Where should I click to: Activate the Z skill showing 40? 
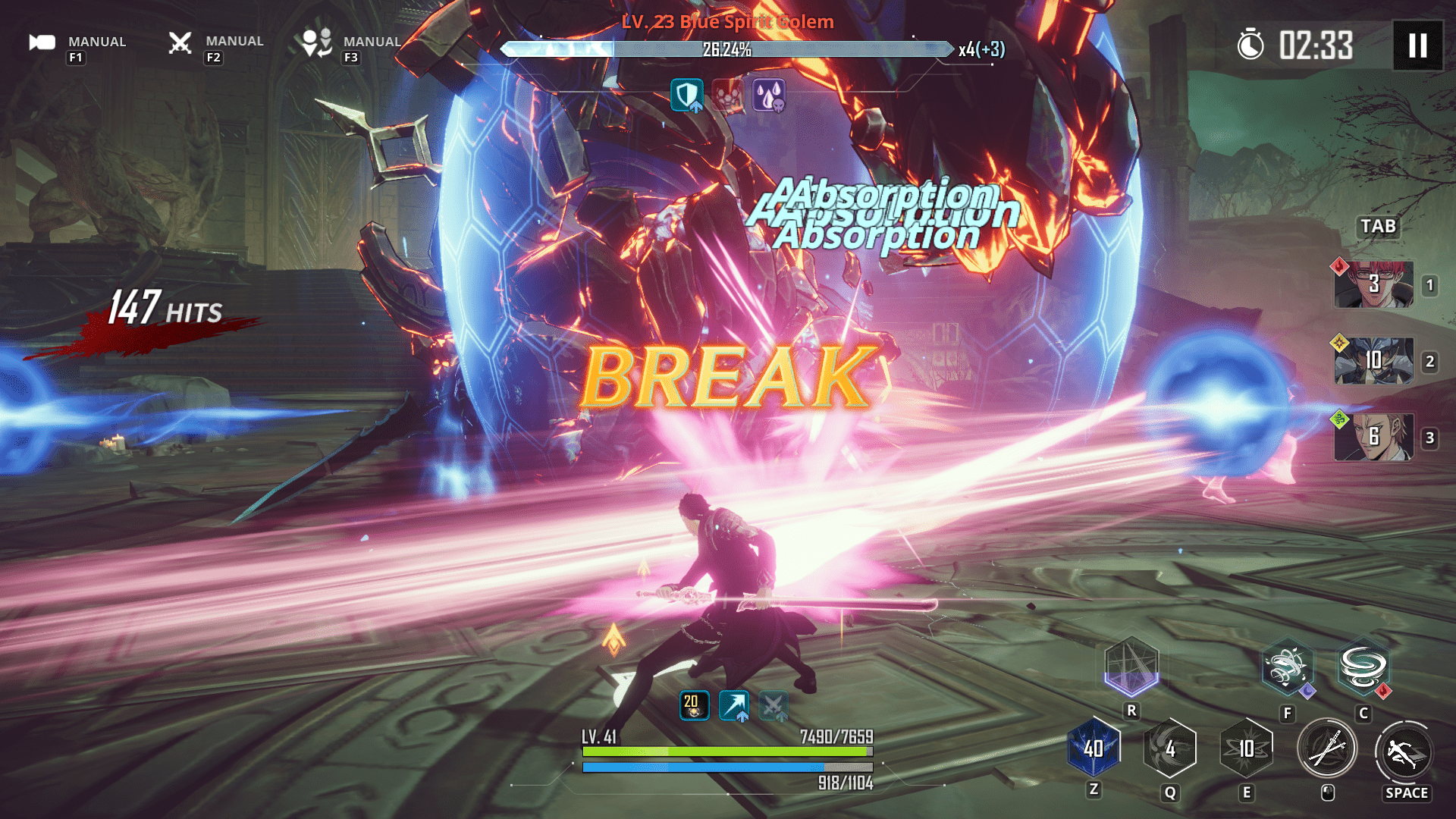click(x=1094, y=748)
